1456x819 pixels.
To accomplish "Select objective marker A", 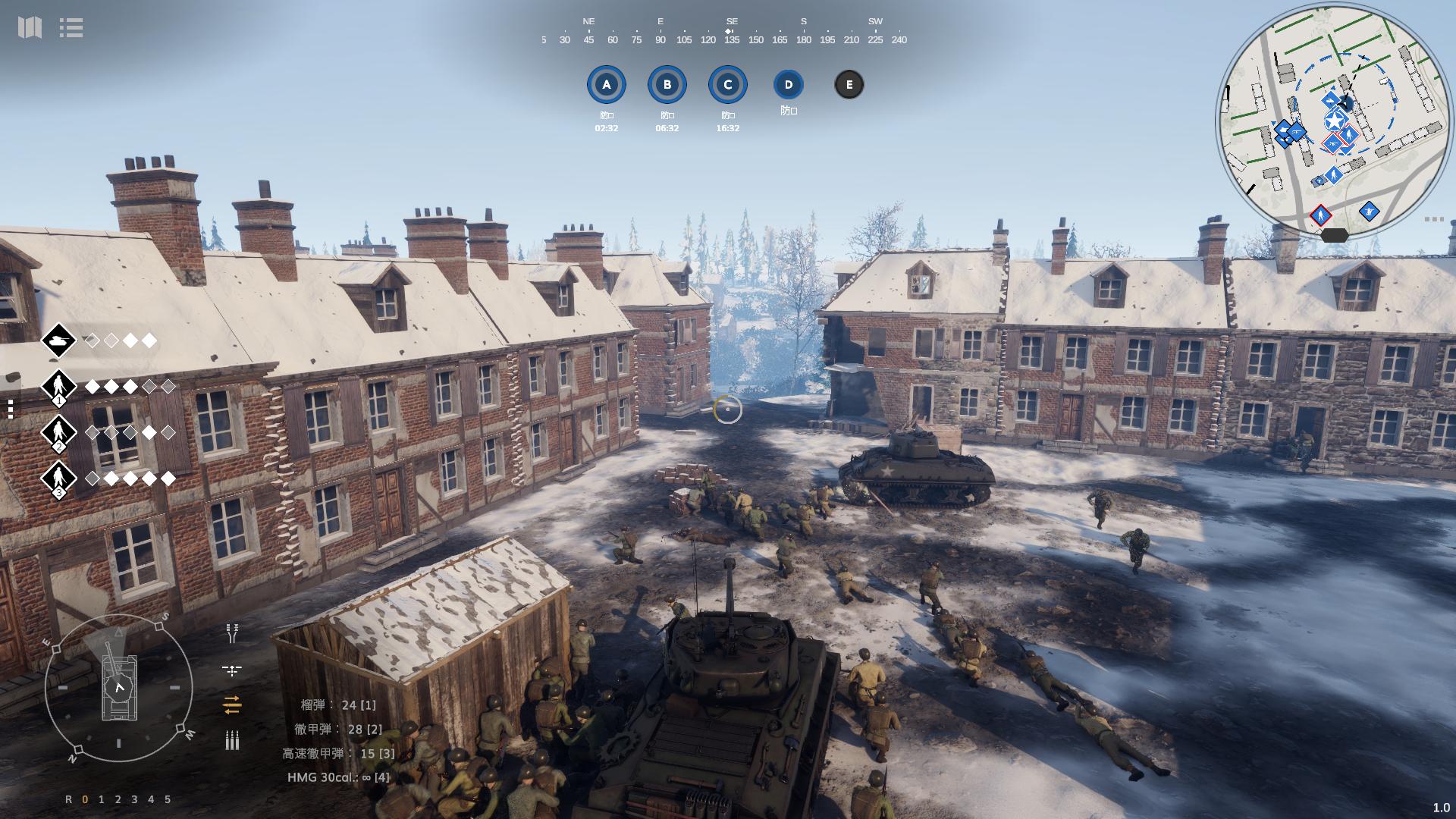I will click(606, 85).
